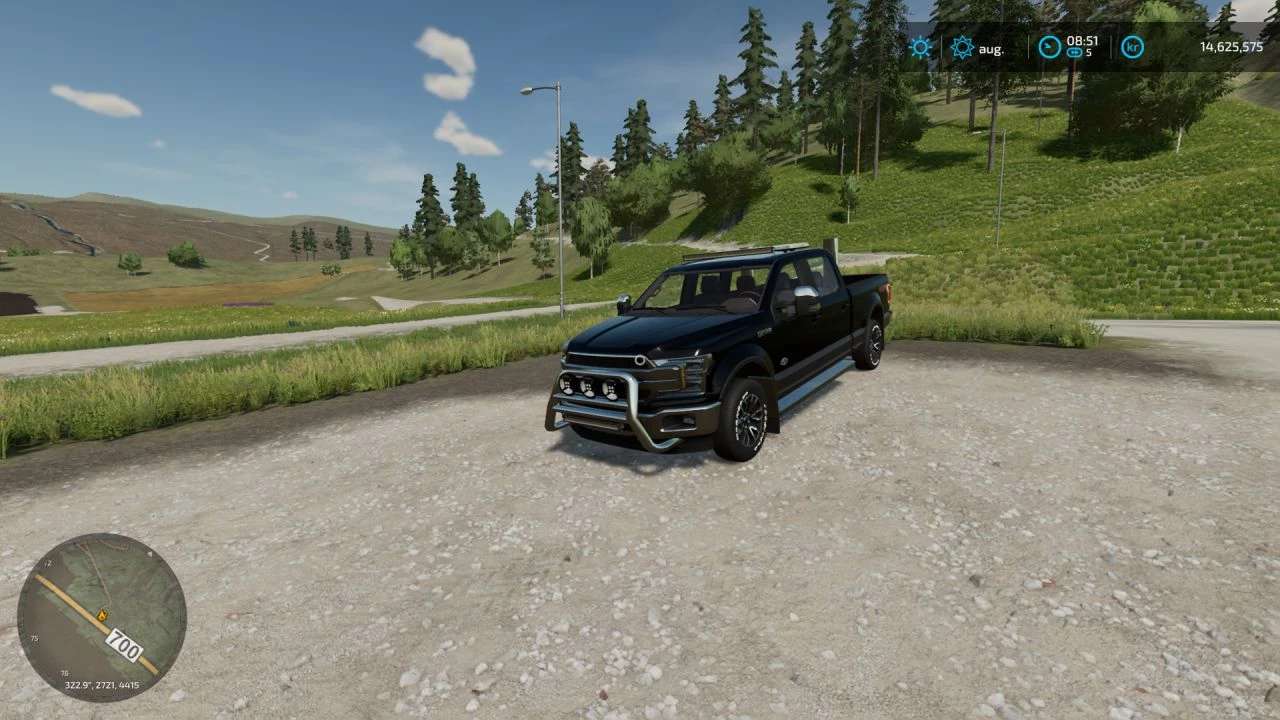Image resolution: width=1280 pixels, height=720 pixels.
Task: Click the sun icon next to aug.
Action: (x=962, y=47)
